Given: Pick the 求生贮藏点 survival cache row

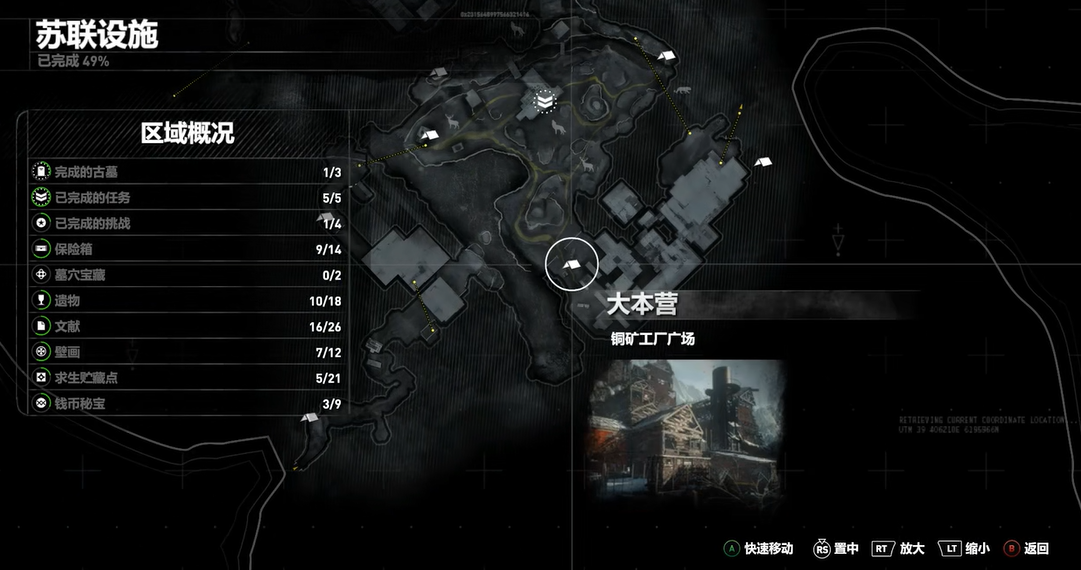Looking at the screenshot, I should 188,378.
